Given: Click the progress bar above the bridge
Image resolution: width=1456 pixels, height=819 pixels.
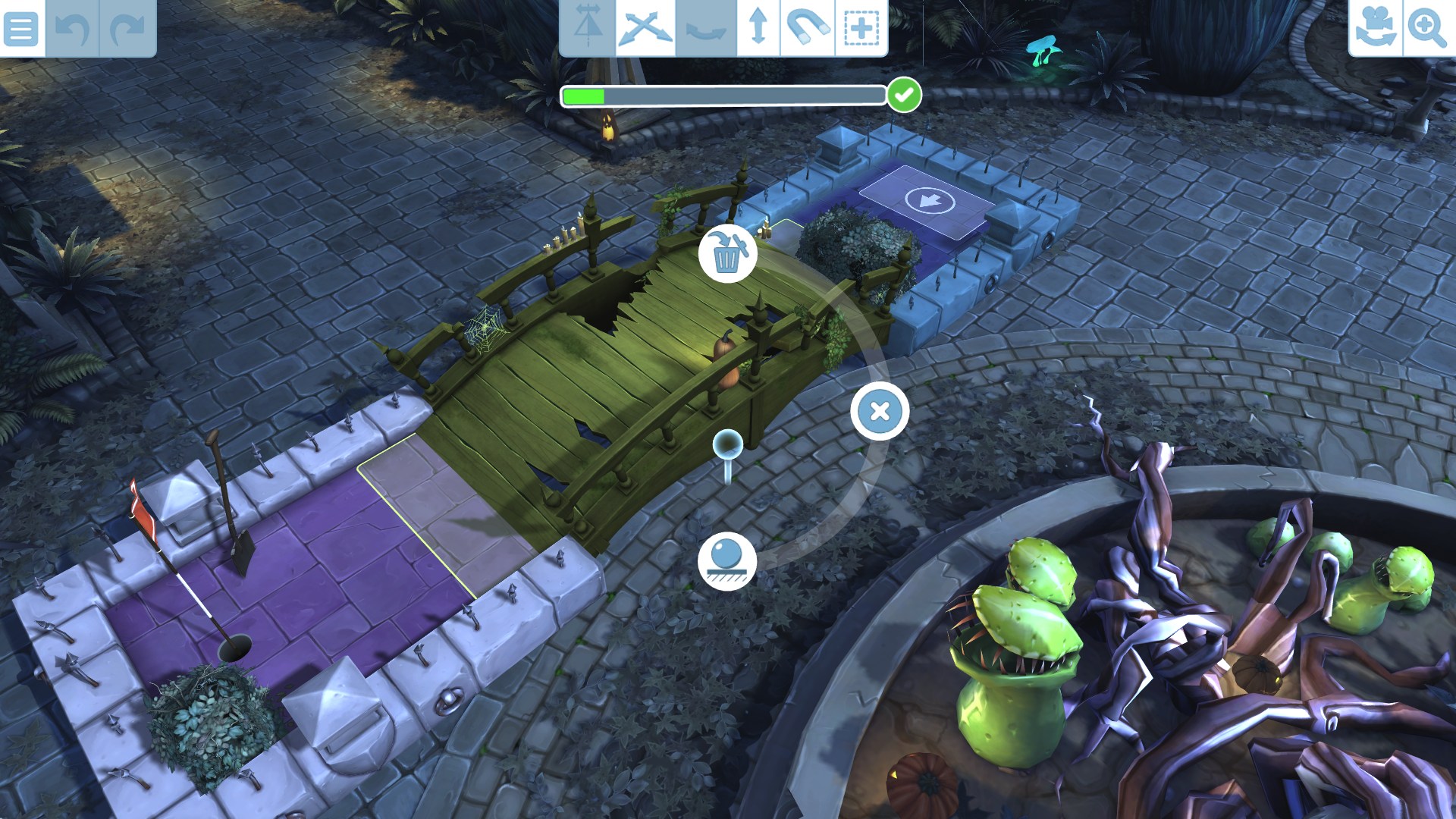Looking at the screenshot, I should (x=724, y=95).
